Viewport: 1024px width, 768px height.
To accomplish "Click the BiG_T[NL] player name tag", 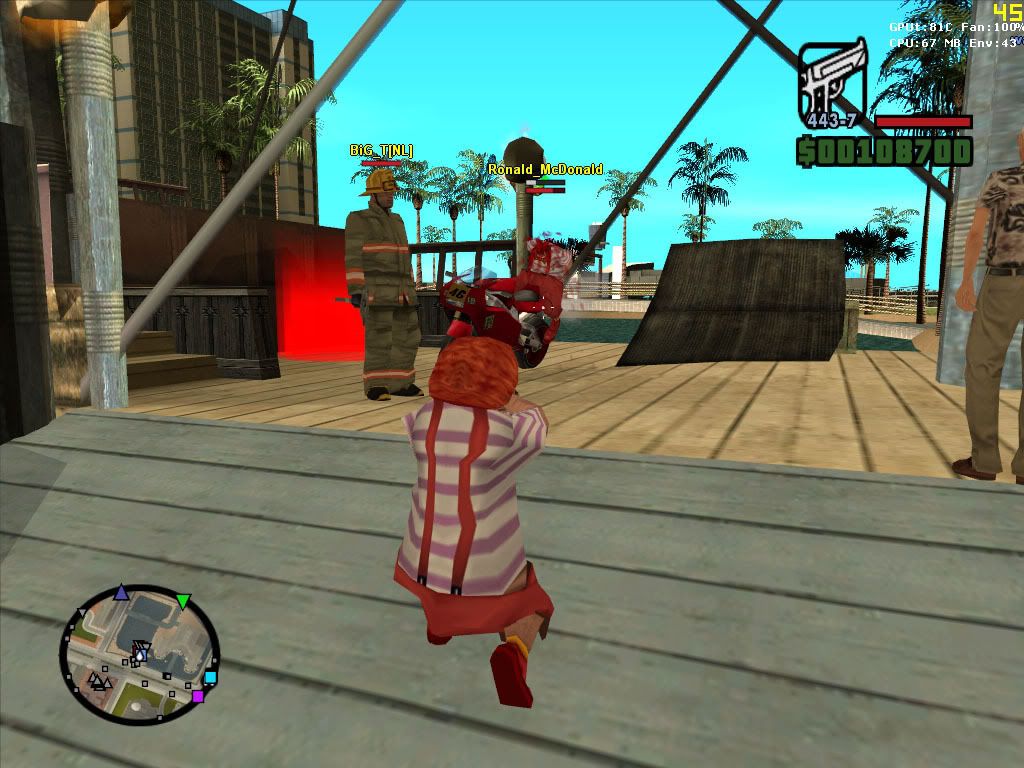I will pos(381,150).
